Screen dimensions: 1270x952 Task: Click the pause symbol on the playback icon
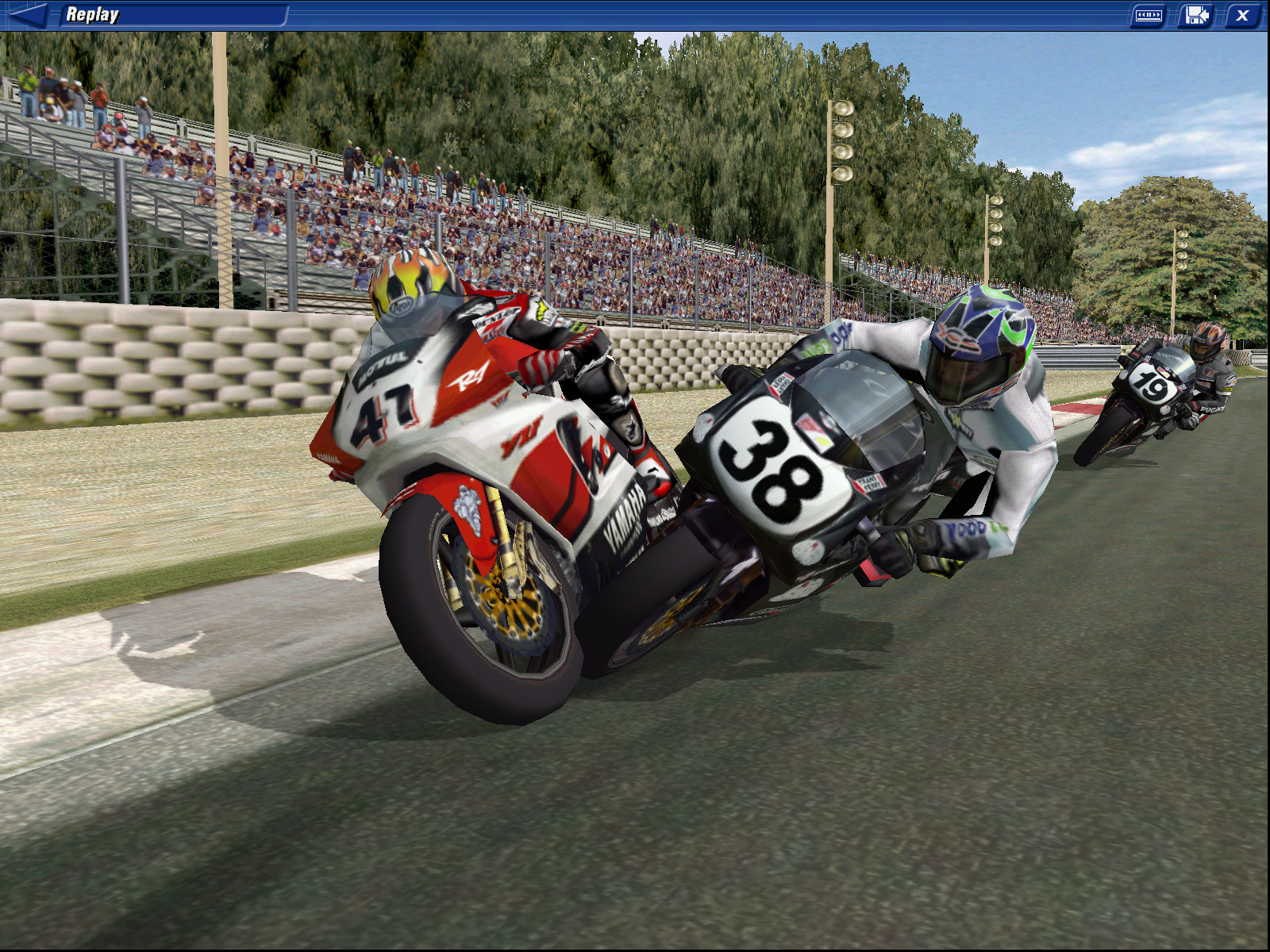pyautogui.click(x=1149, y=13)
